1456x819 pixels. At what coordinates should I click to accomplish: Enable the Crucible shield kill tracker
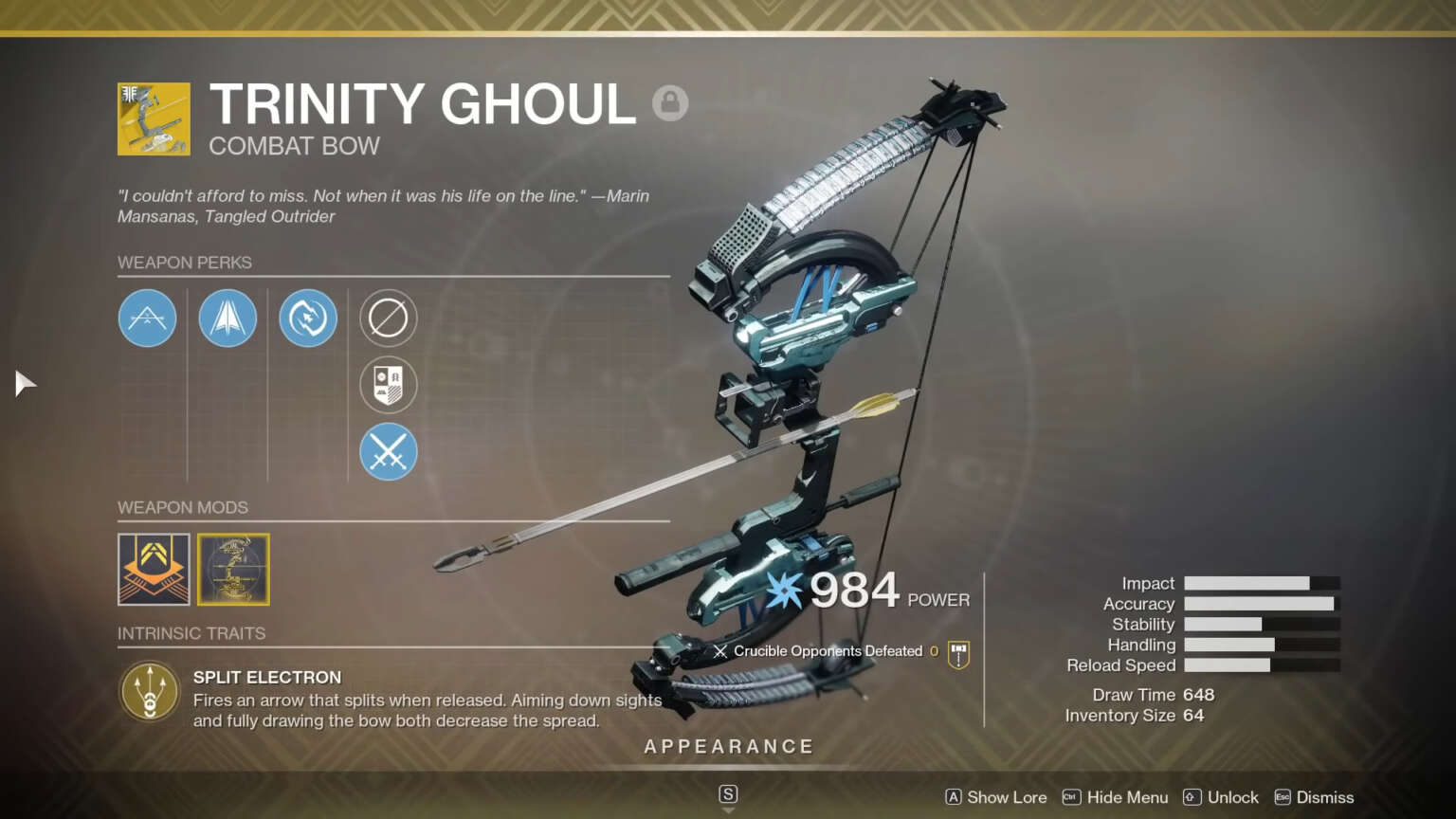pyautogui.click(x=389, y=385)
